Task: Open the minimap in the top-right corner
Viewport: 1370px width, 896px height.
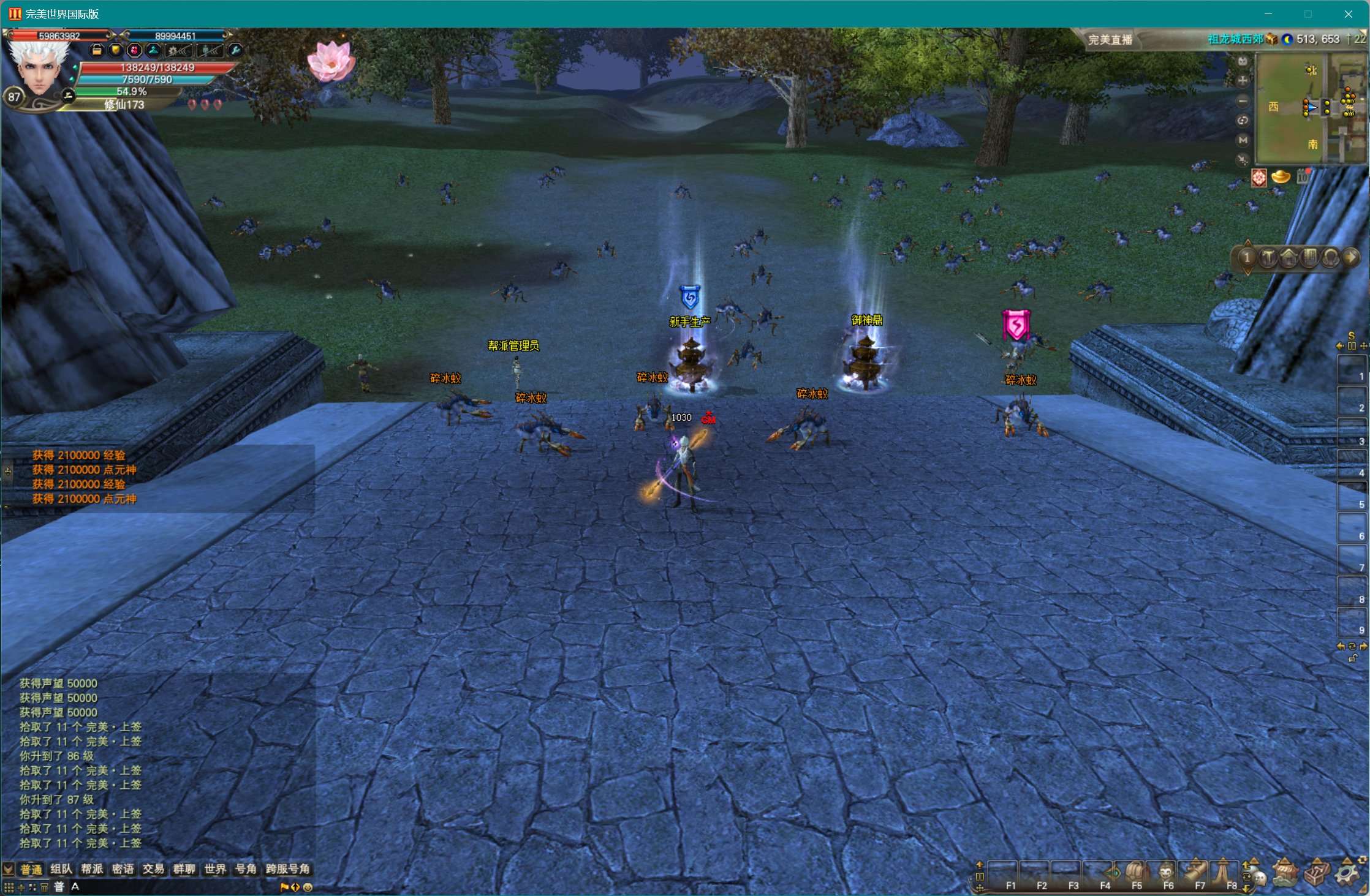Action: click(1310, 108)
